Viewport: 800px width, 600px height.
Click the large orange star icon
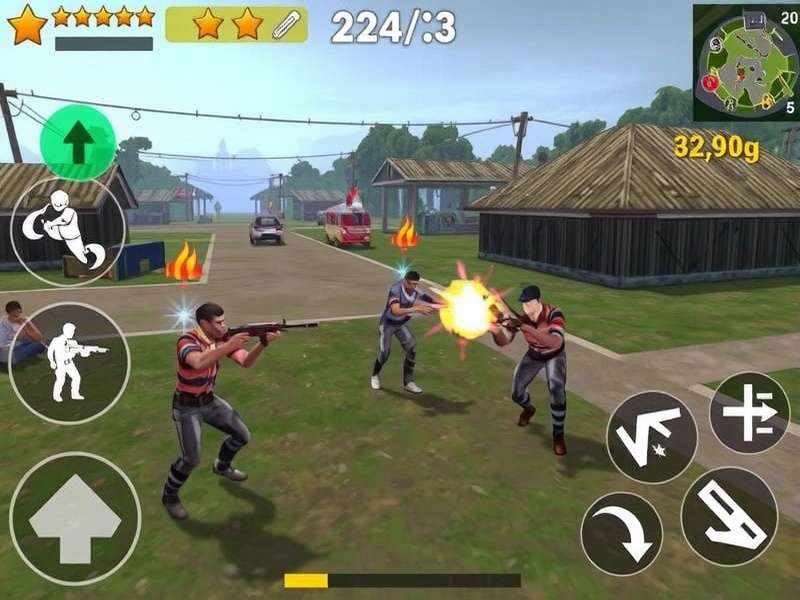tap(27, 24)
